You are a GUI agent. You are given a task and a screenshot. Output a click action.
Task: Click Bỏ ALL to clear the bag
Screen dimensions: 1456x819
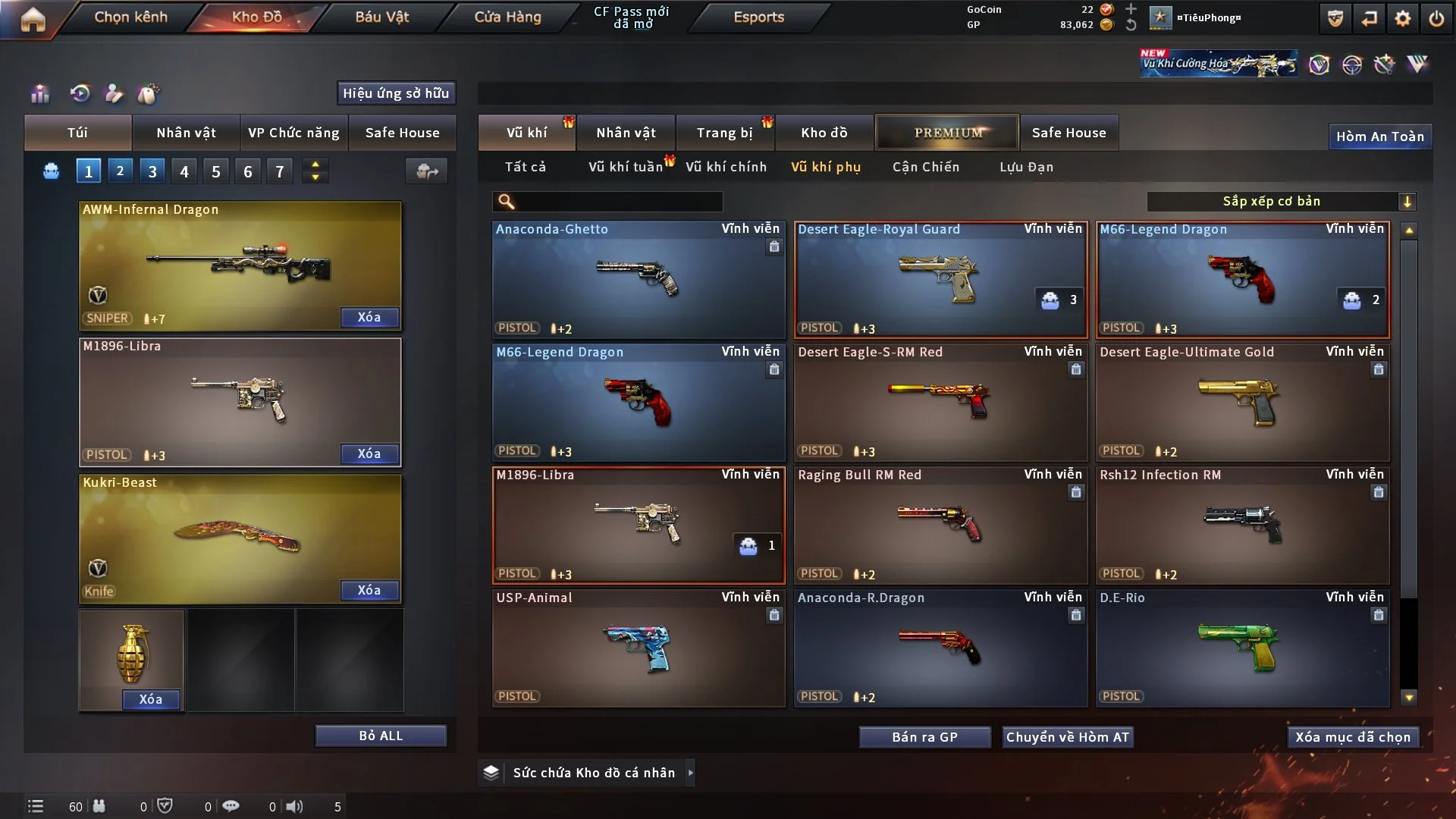[x=381, y=735]
